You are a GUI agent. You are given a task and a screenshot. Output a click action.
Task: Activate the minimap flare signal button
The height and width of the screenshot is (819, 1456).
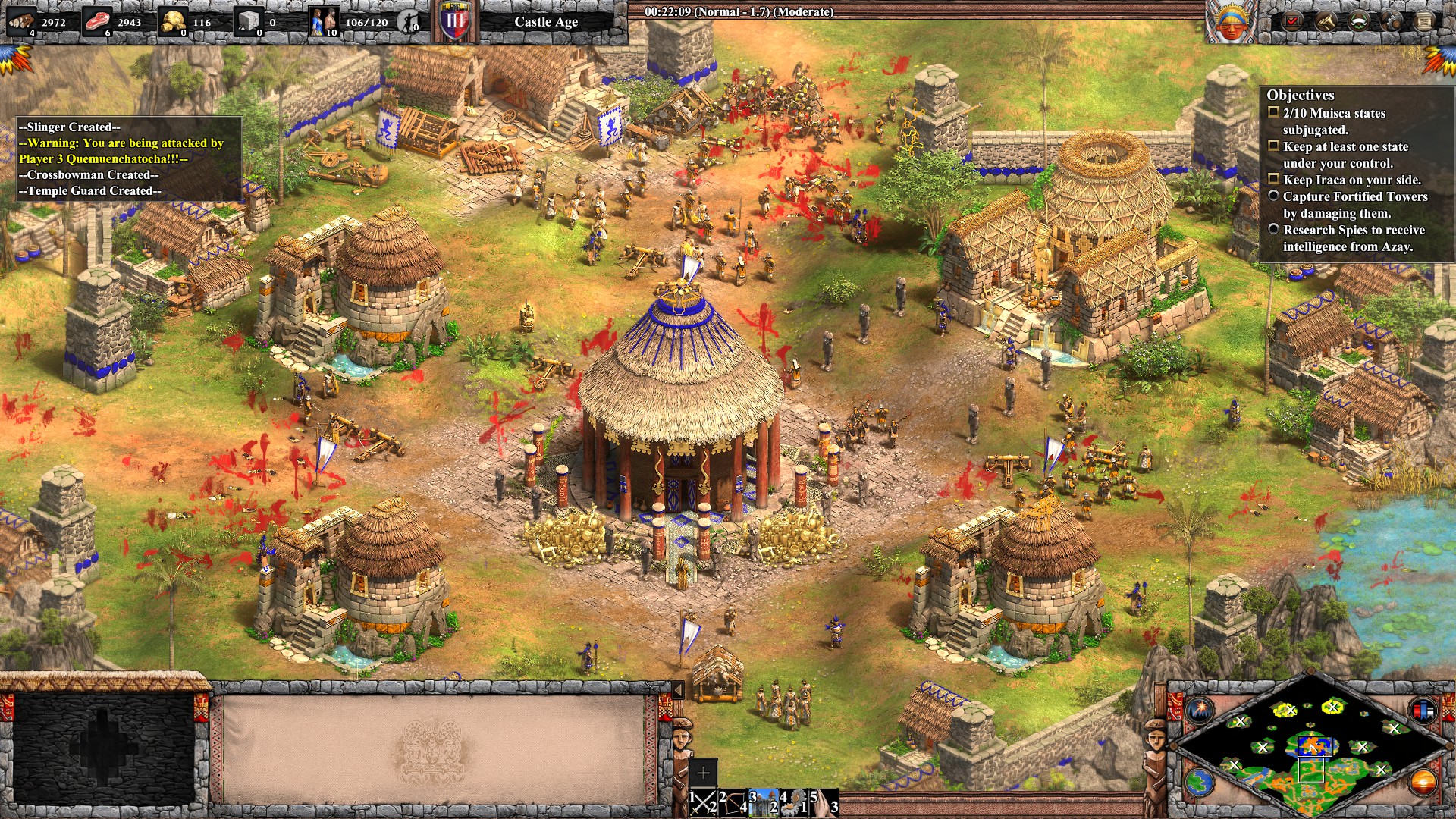(1200, 711)
